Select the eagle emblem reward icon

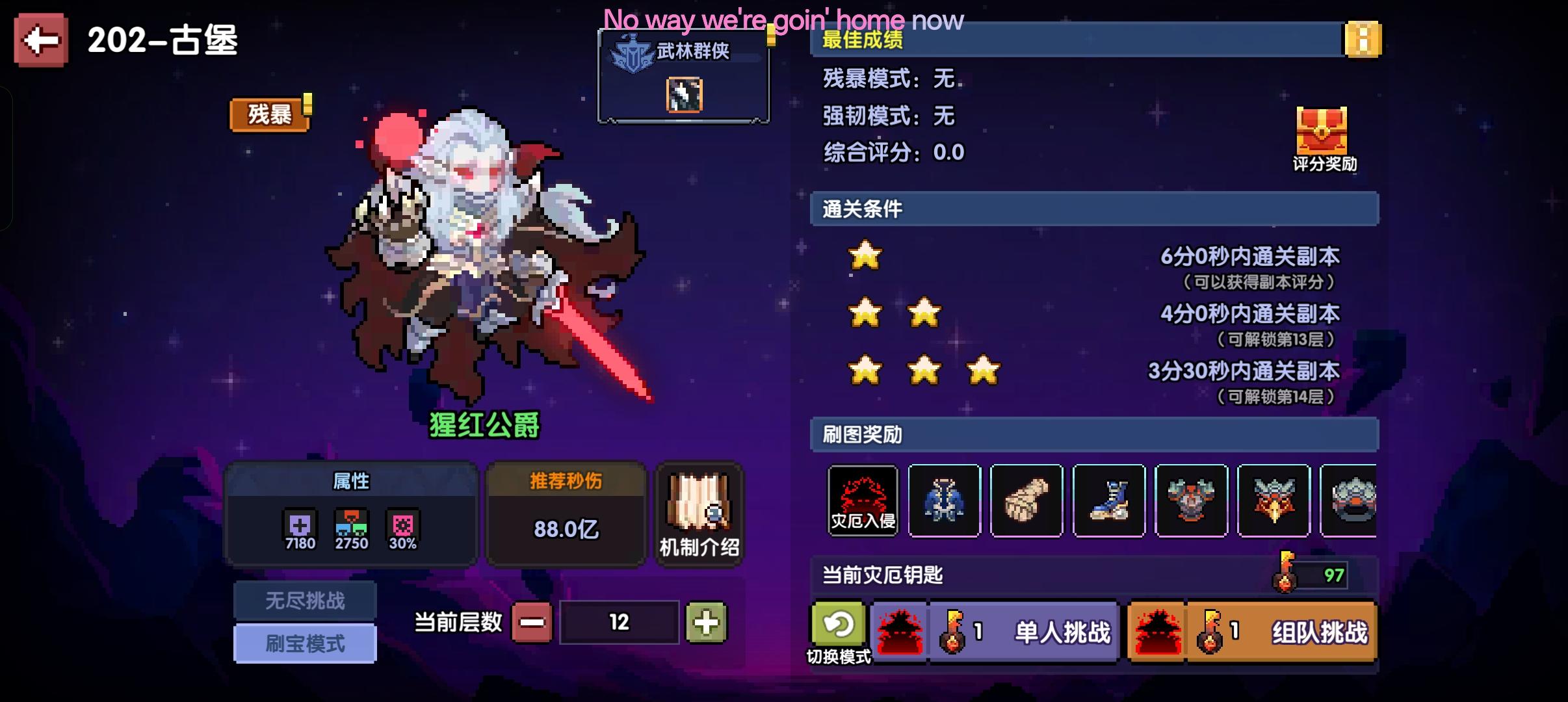coord(1272,500)
